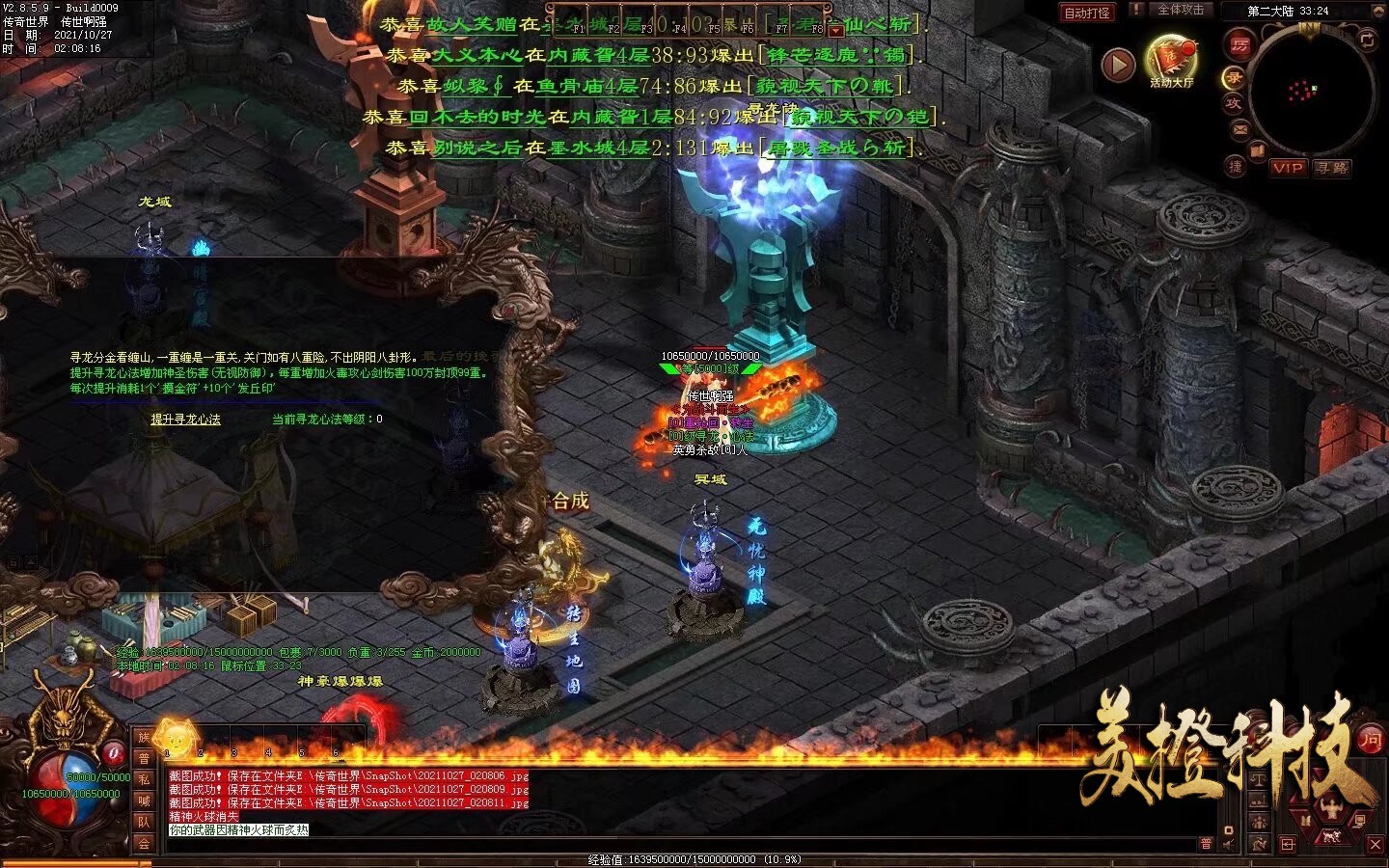
Task: Open the 活动大厅 activity hall icon
Action: [1171, 60]
